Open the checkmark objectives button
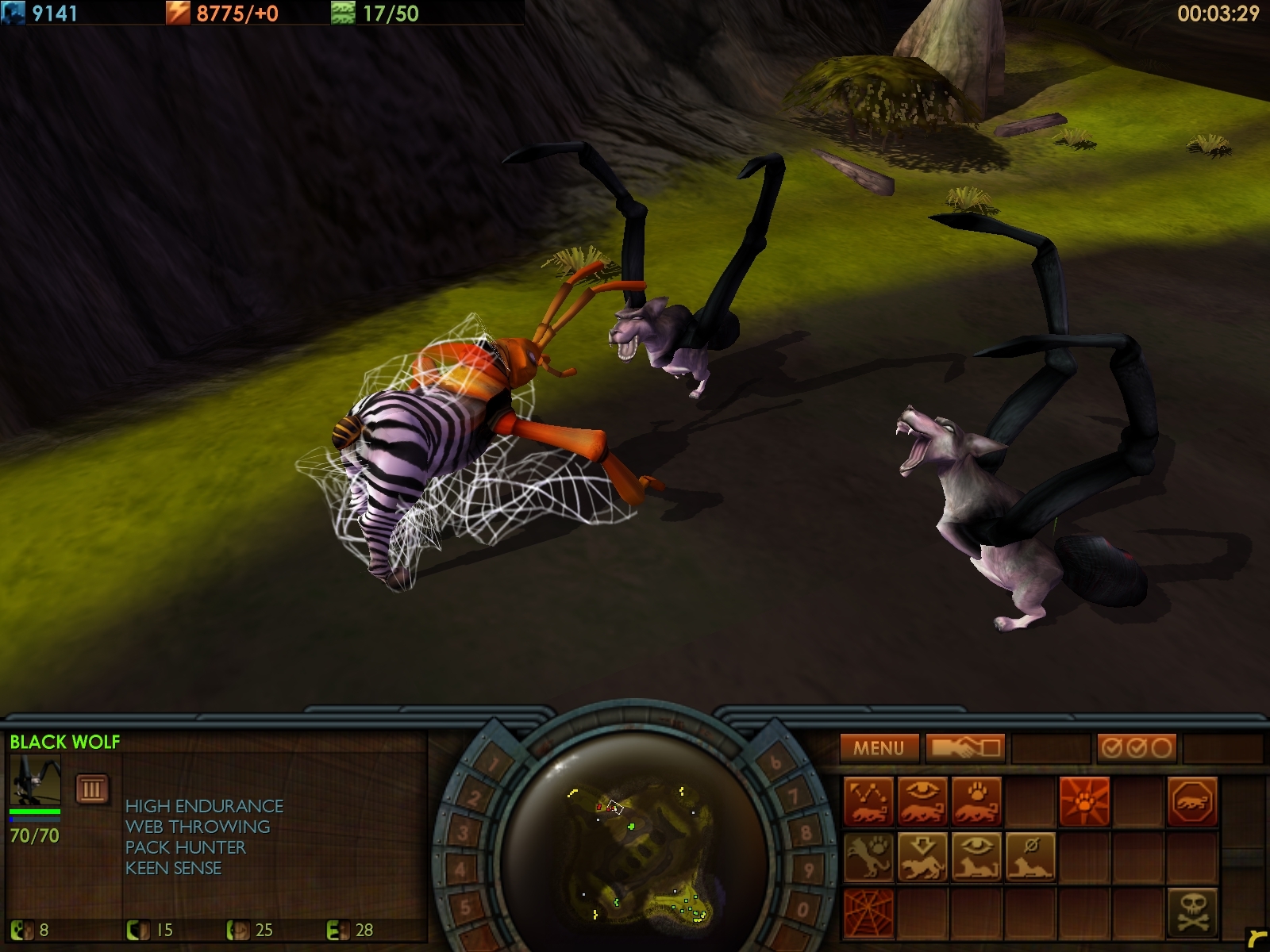This screenshot has width=1270, height=952. pyautogui.click(x=1137, y=747)
